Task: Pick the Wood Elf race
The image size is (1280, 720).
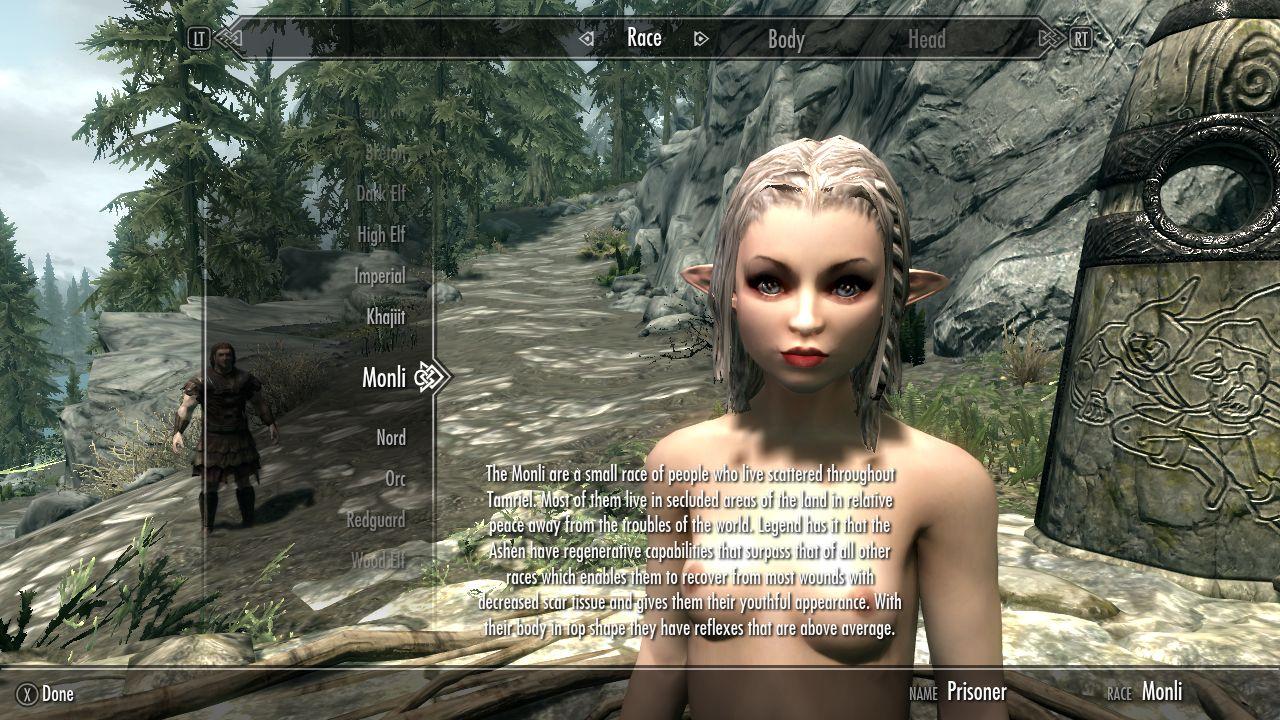Action: point(378,561)
